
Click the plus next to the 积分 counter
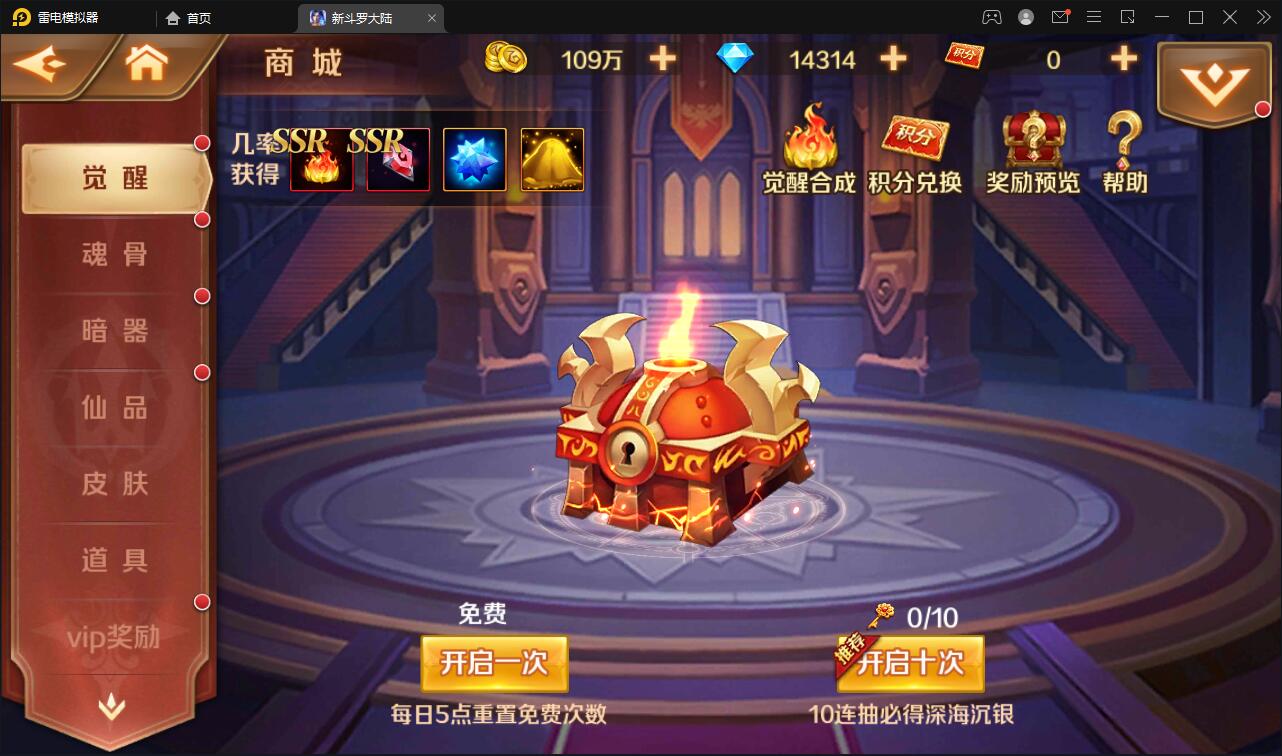coord(1124,59)
